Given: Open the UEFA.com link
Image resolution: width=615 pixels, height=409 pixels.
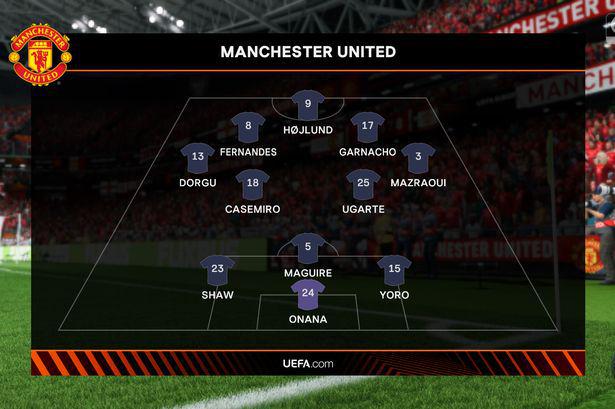Looking at the screenshot, I should [308, 362].
